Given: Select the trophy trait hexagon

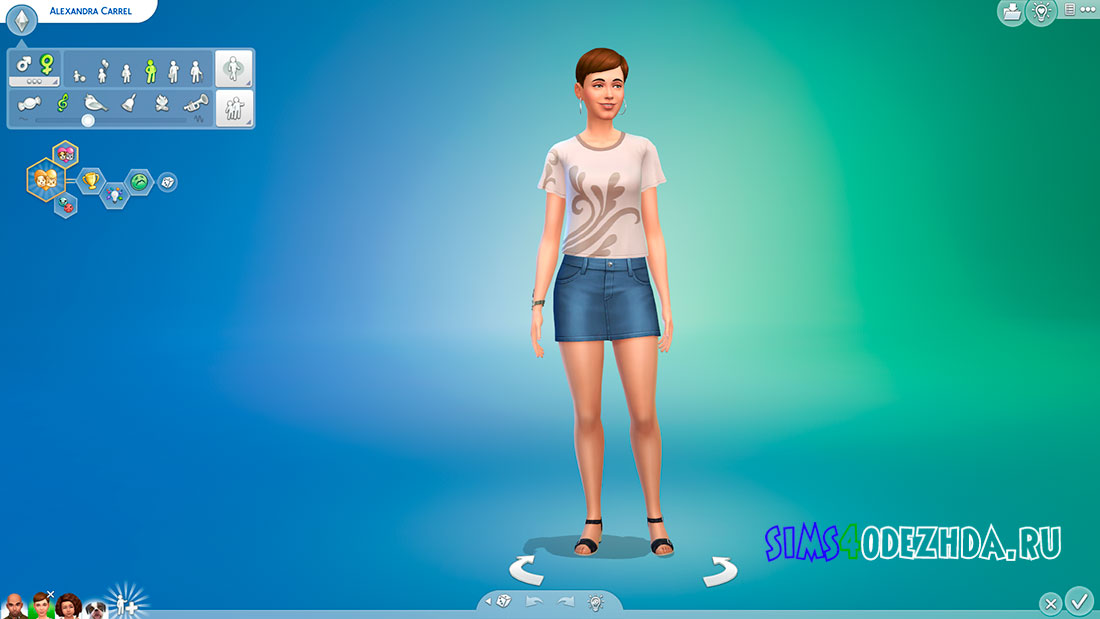Looking at the screenshot, I should pos(91,181).
